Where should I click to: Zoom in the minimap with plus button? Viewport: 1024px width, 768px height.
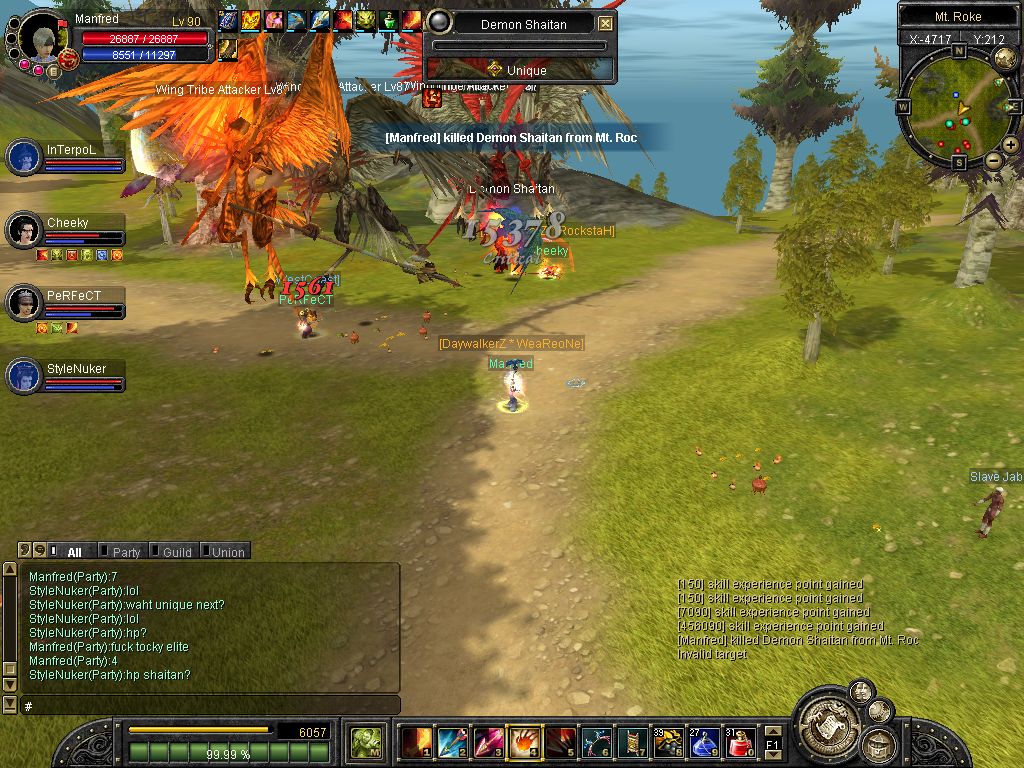pos(1011,145)
